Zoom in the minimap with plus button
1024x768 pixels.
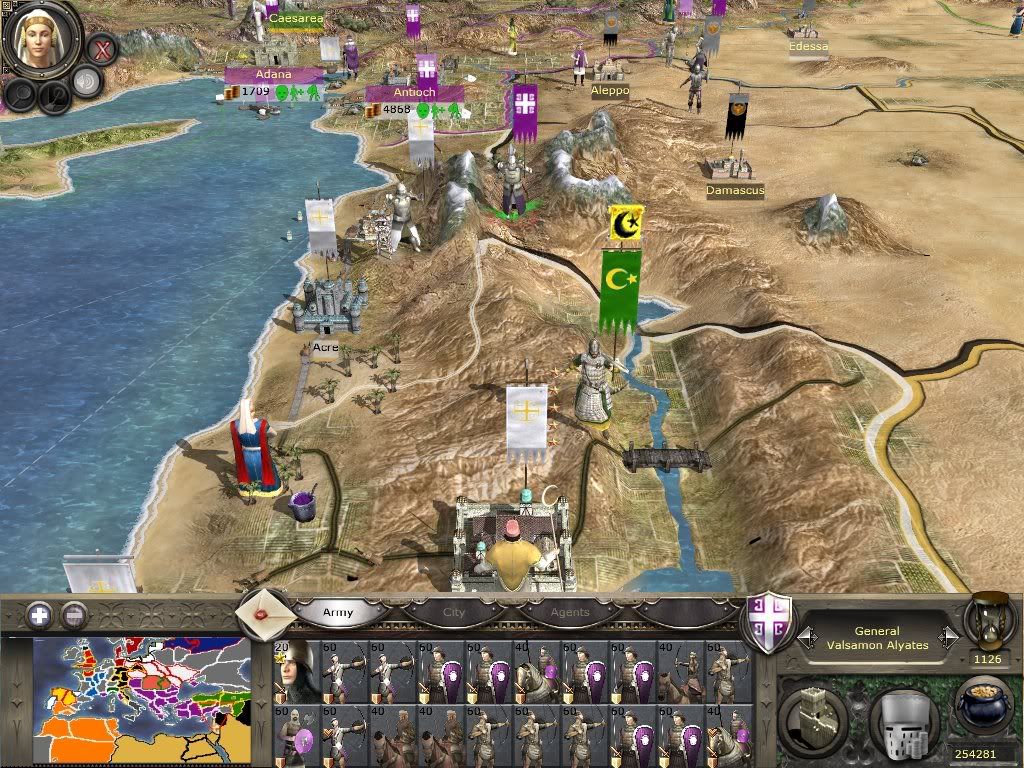tap(39, 614)
